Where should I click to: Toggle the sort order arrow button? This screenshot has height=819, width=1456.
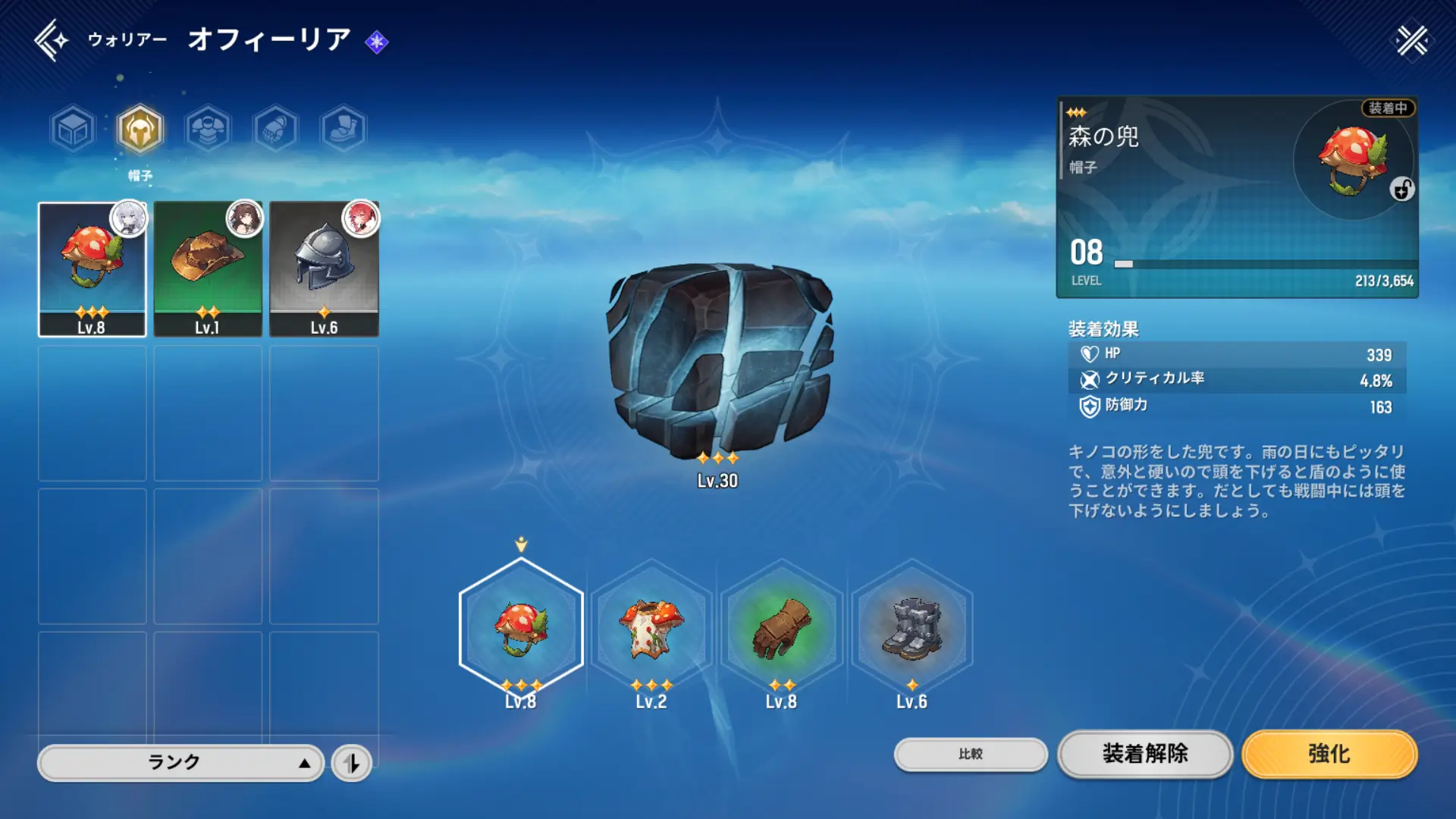(352, 763)
